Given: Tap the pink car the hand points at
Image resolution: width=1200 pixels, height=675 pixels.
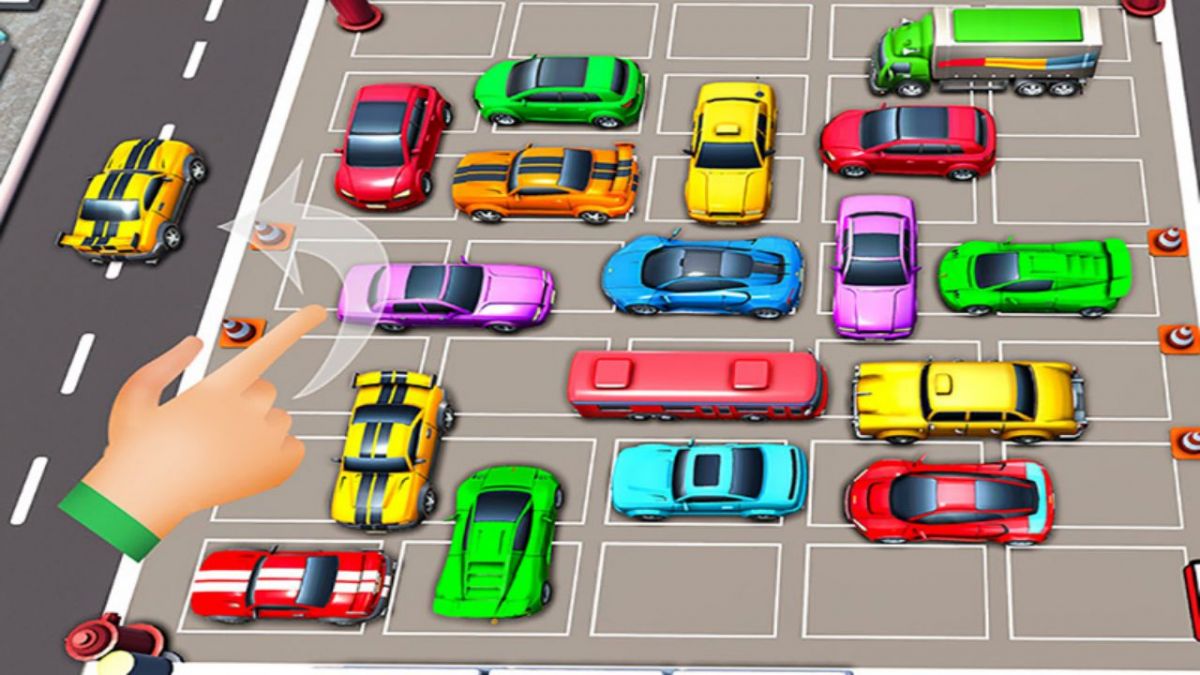Looking at the screenshot, I should [446, 295].
